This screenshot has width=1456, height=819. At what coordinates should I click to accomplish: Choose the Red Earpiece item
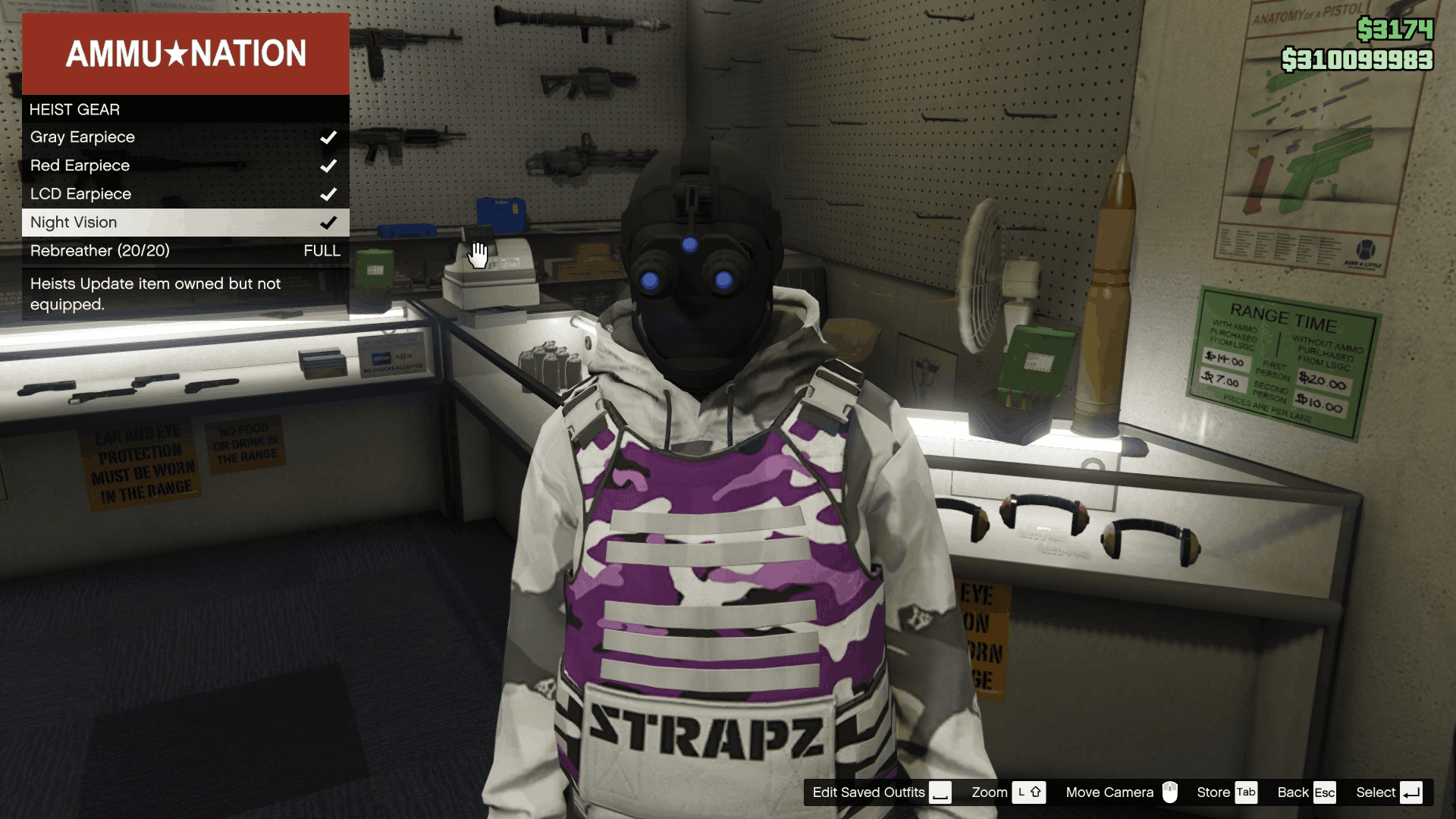(x=185, y=165)
